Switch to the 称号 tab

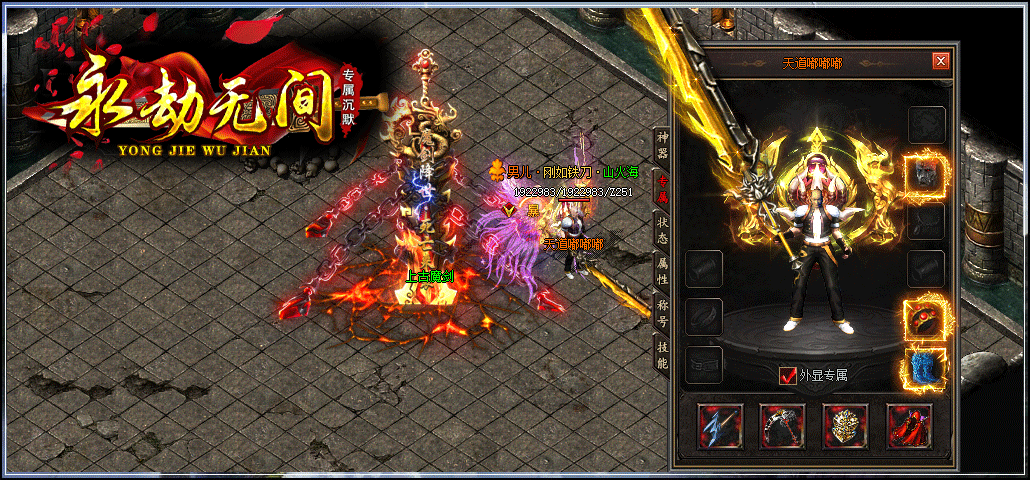tap(662, 312)
